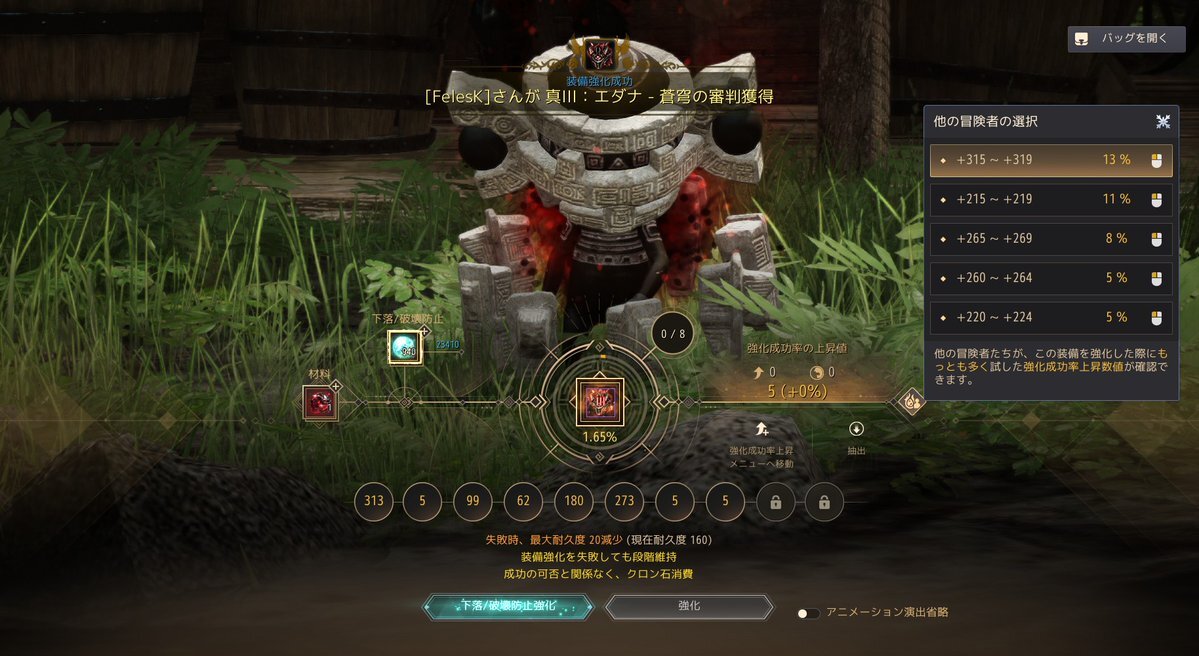
Task: Select the 313 enhancement chance preset
Action: pos(373,502)
